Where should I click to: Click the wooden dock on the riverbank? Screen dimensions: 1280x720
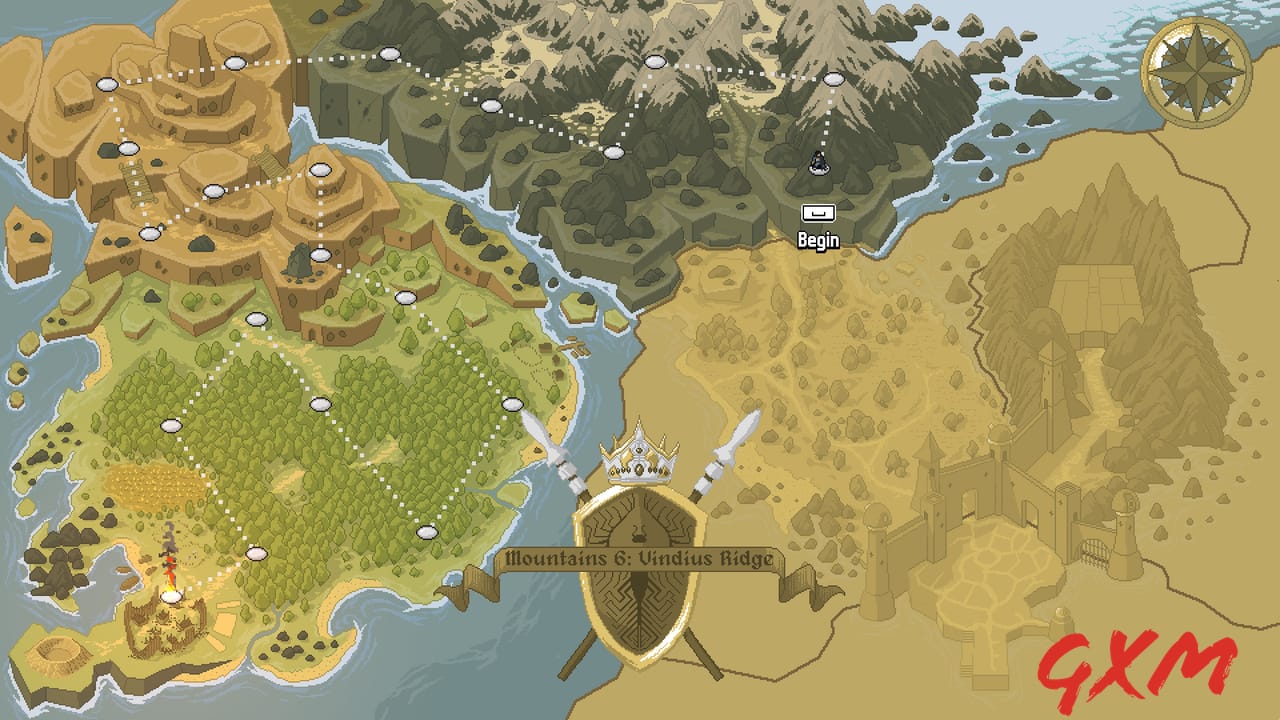[x=574, y=346]
